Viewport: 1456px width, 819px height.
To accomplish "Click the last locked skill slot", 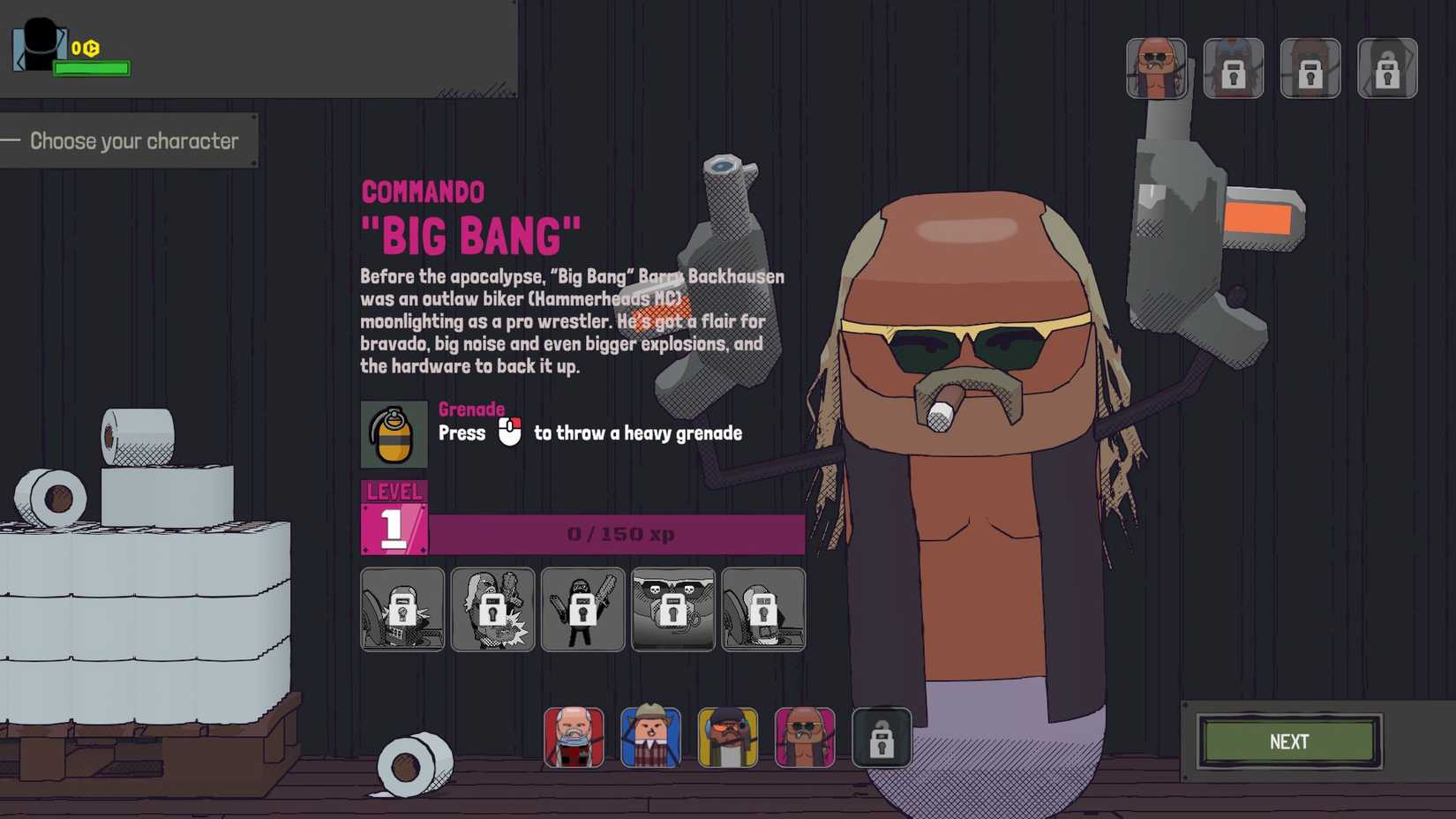I will [763, 609].
